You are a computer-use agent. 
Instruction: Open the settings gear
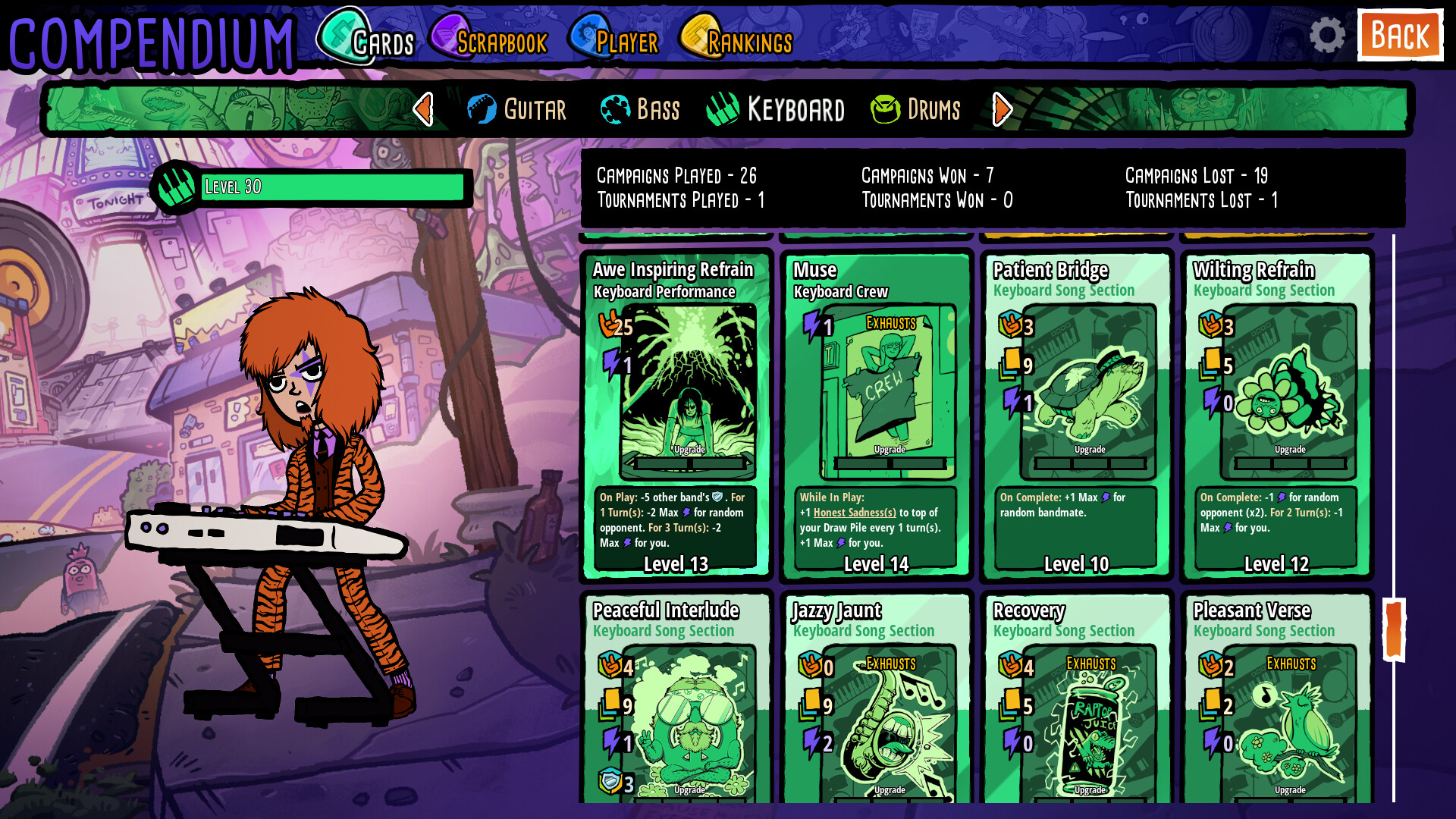pos(1326,34)
